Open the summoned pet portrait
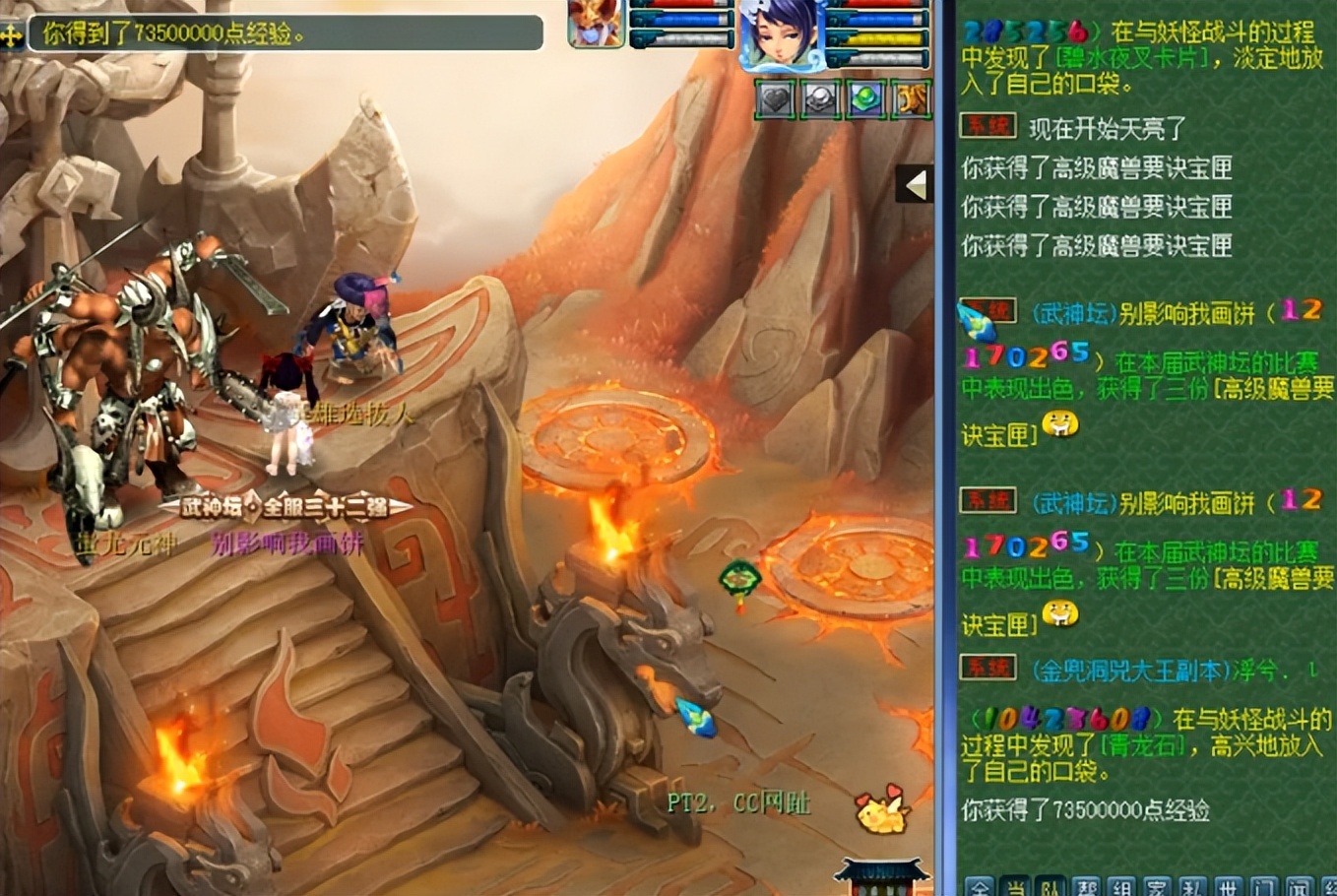 (x=596, y=23)
